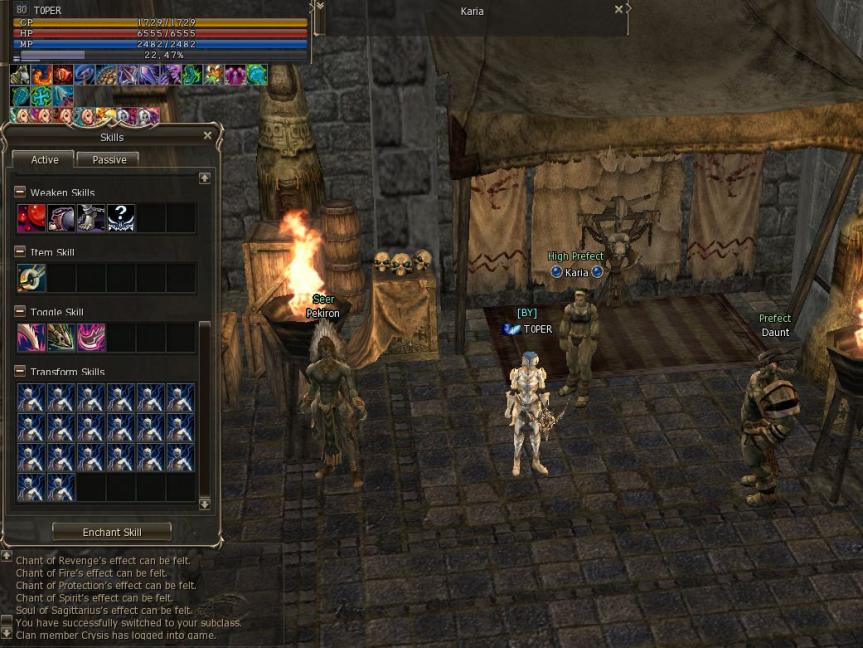Activate the green arrow toggle skill
Screen dimensions: 863x648
click(x=61, y=338)
